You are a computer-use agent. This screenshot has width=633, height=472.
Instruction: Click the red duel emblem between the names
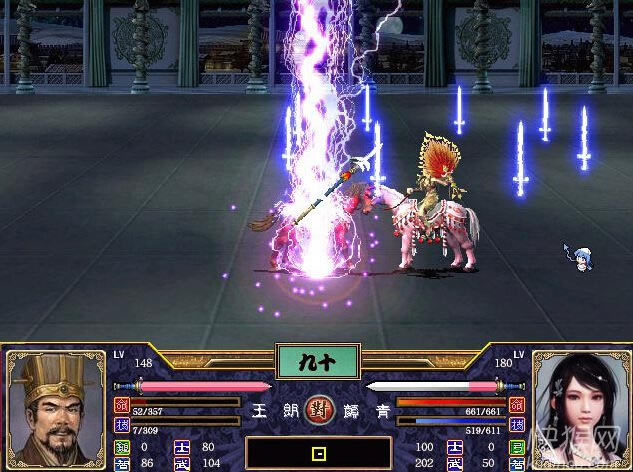318,410
